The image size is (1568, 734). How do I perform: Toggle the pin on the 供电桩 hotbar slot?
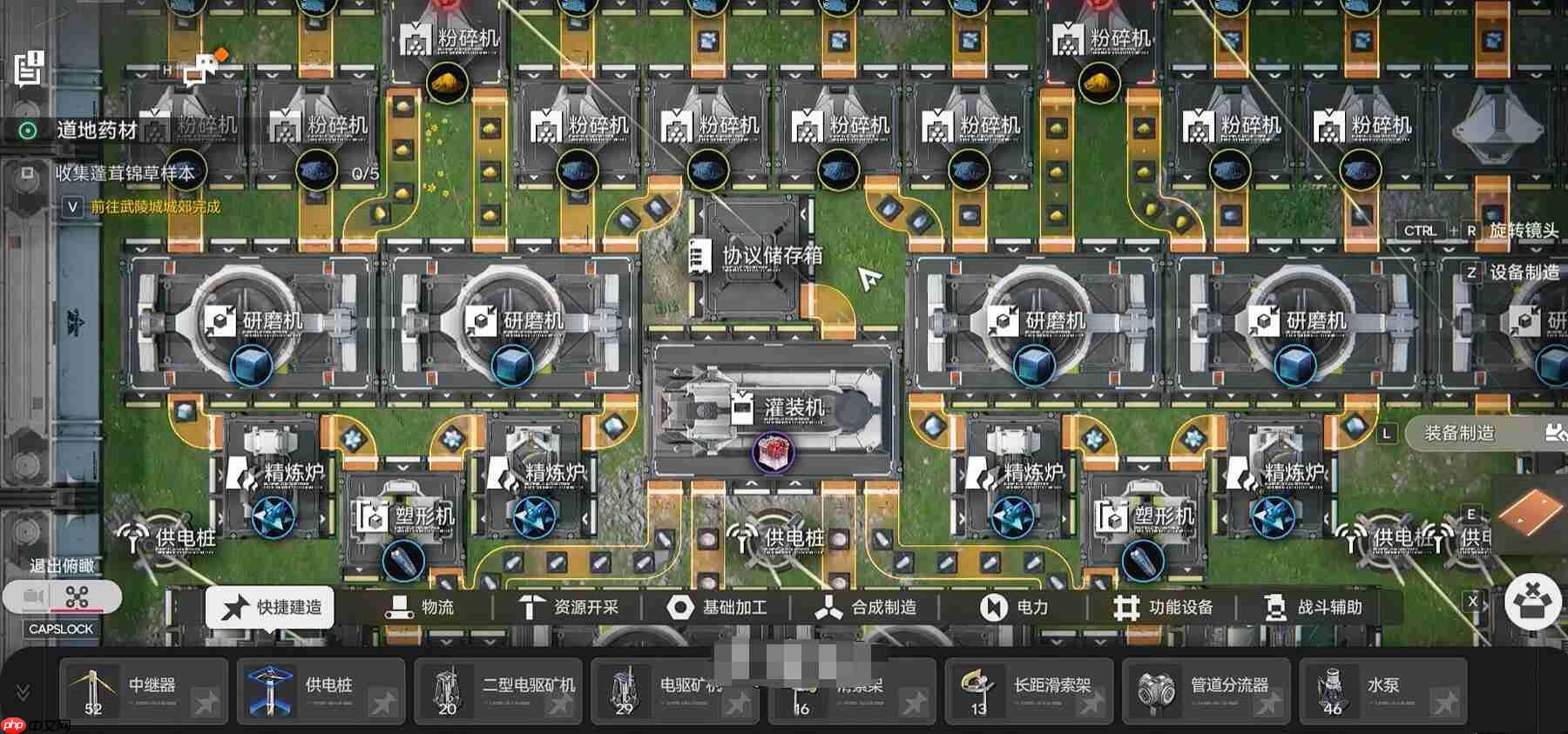pos(383,701)
